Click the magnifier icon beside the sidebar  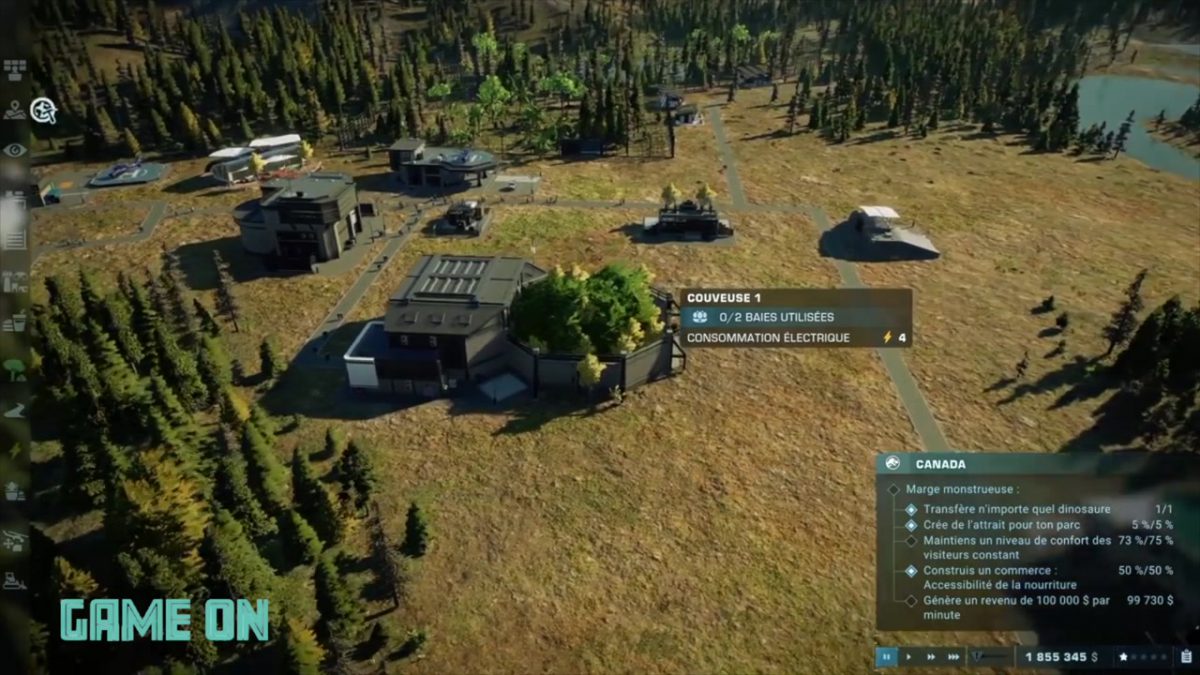43,110
